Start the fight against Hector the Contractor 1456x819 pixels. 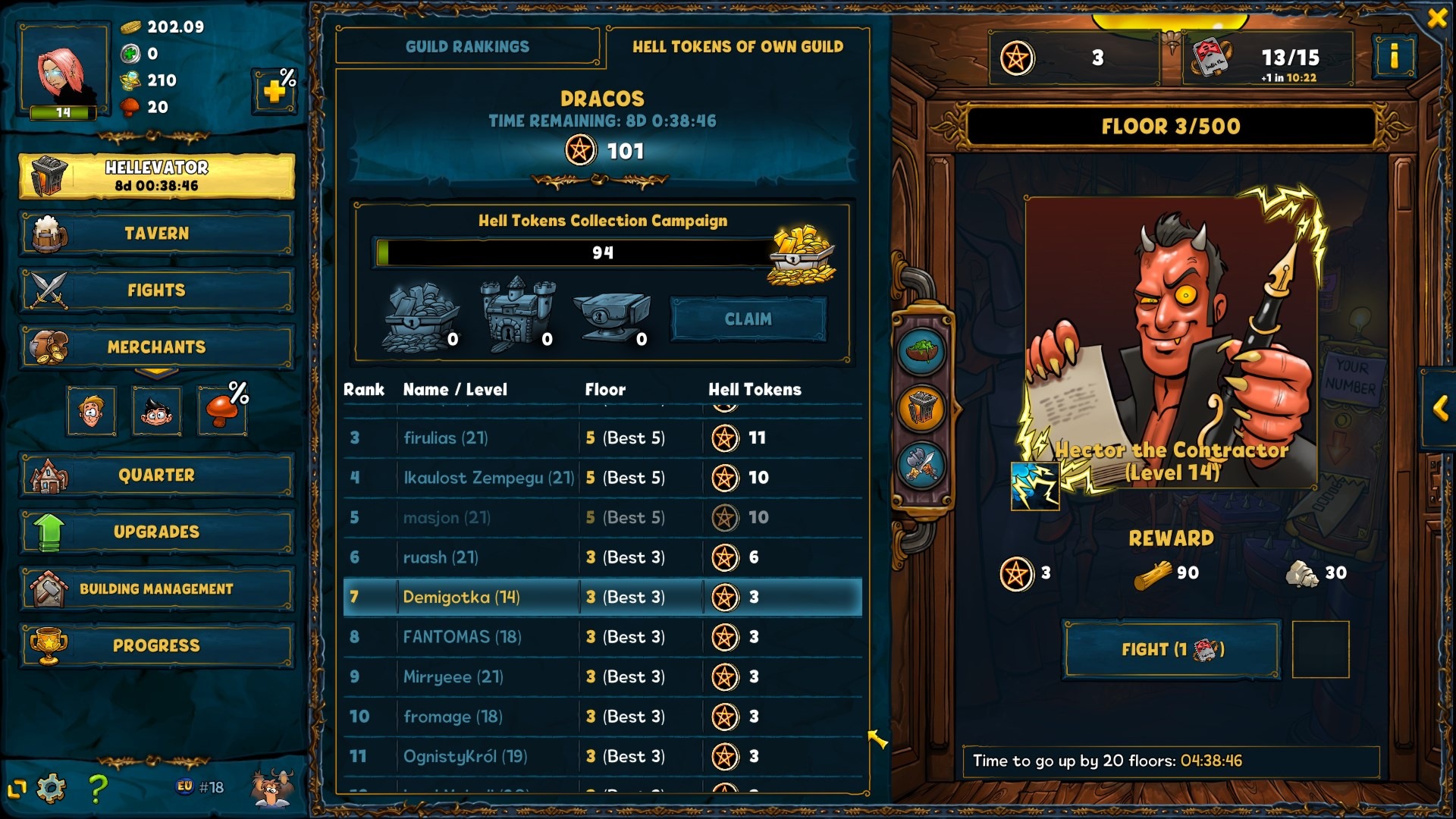click(x=1172, y=649)
